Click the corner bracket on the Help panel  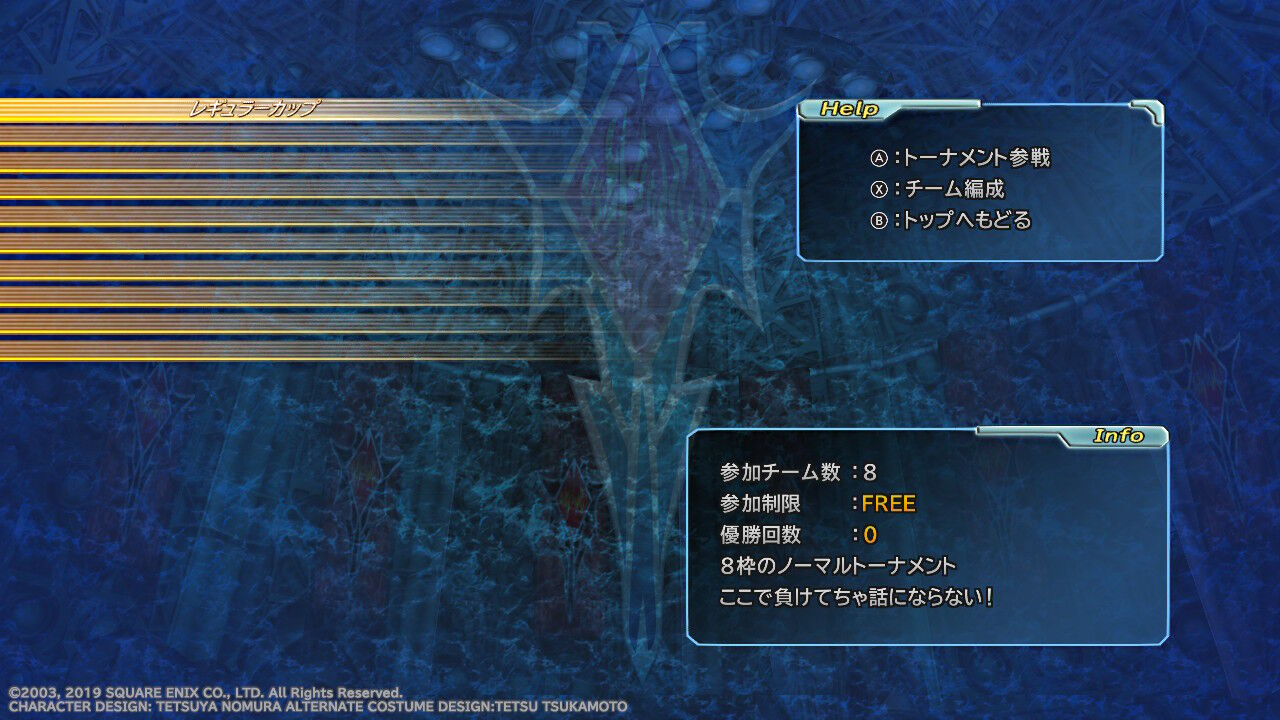pos(1150,113)
